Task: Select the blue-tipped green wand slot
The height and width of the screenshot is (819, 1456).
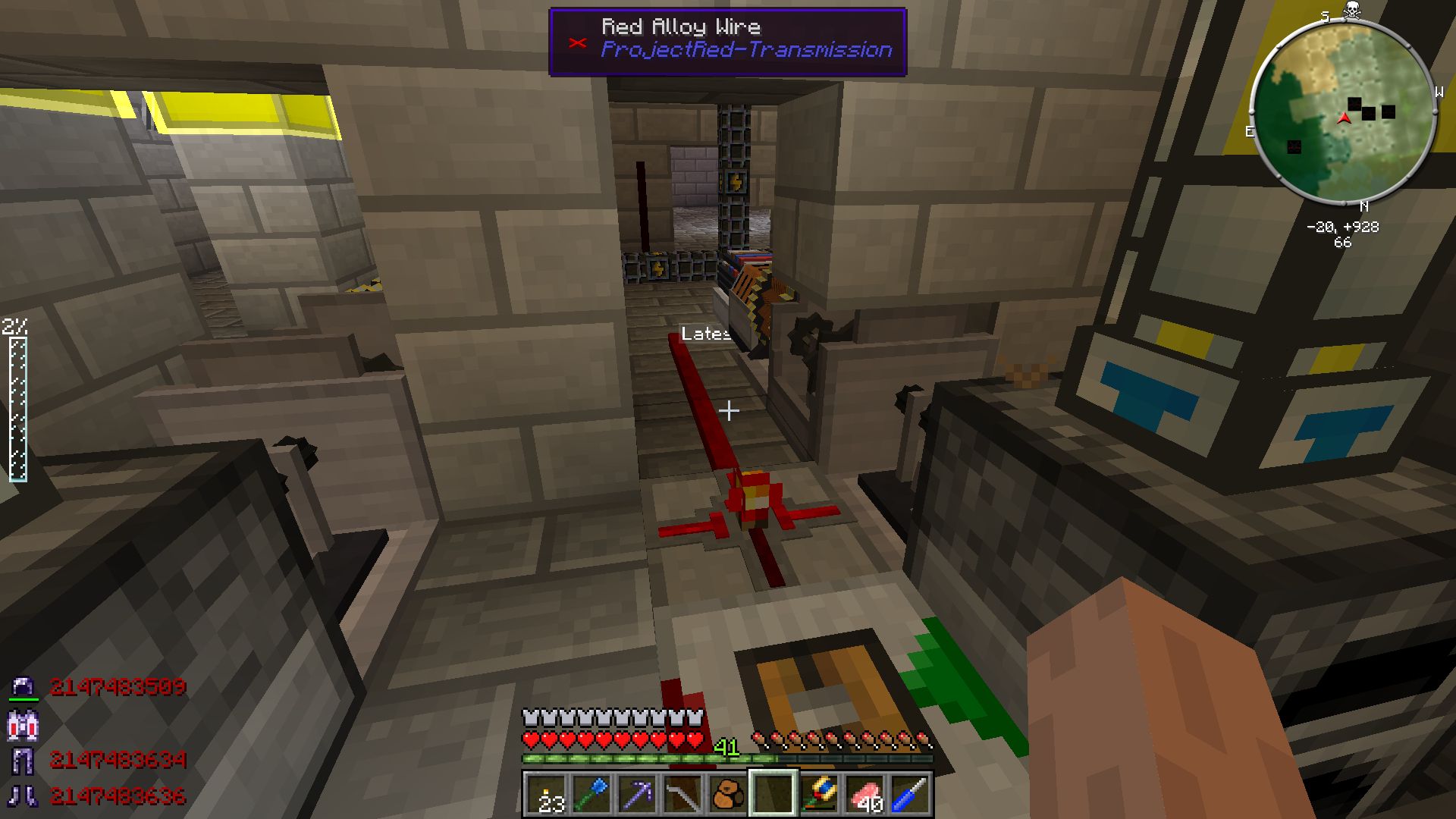Action: 591,794
